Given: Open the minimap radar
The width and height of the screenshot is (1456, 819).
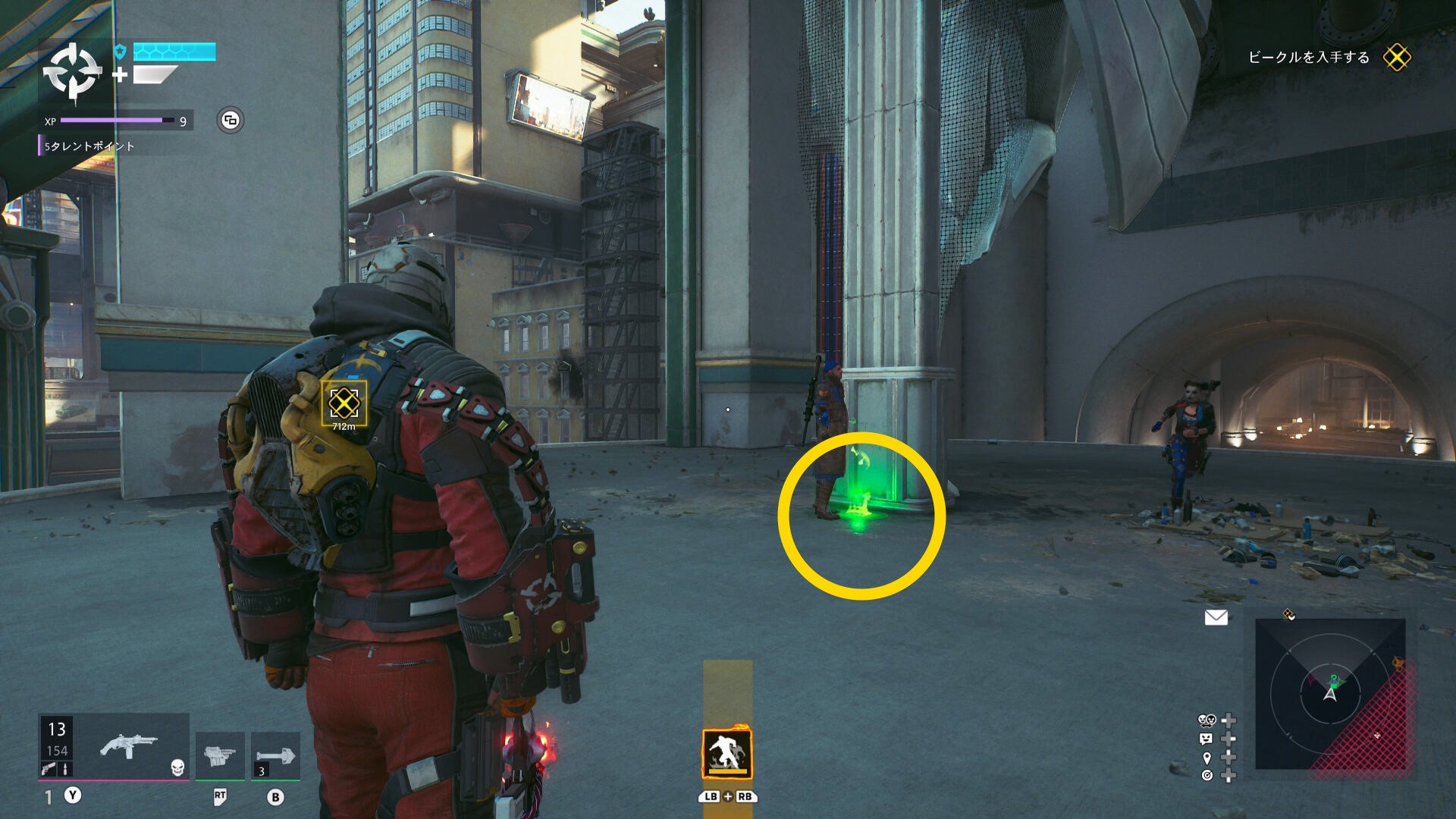Looking at the screenshot, I should point(1330,693).
